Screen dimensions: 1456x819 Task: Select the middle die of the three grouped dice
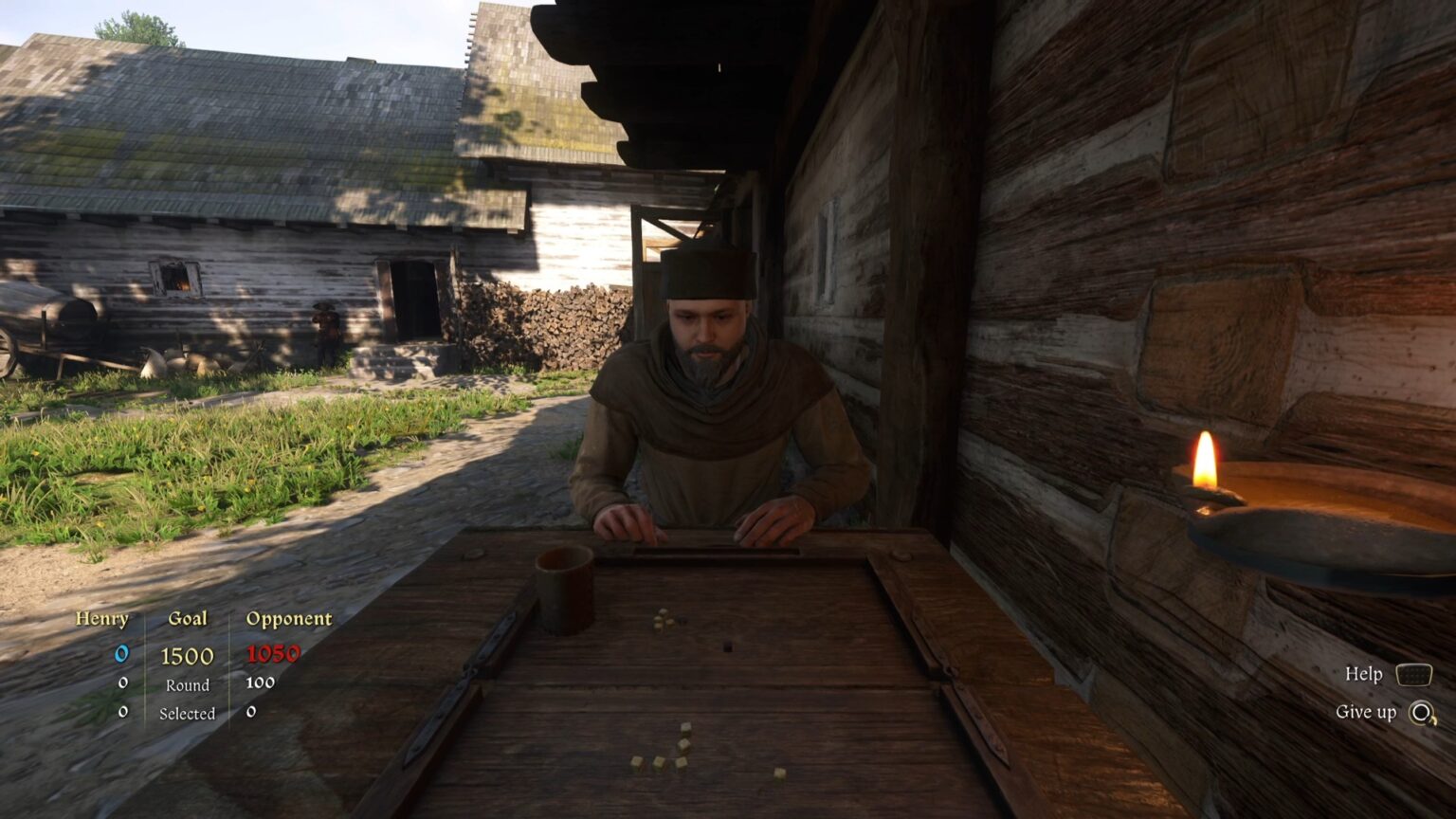(658, 764)
